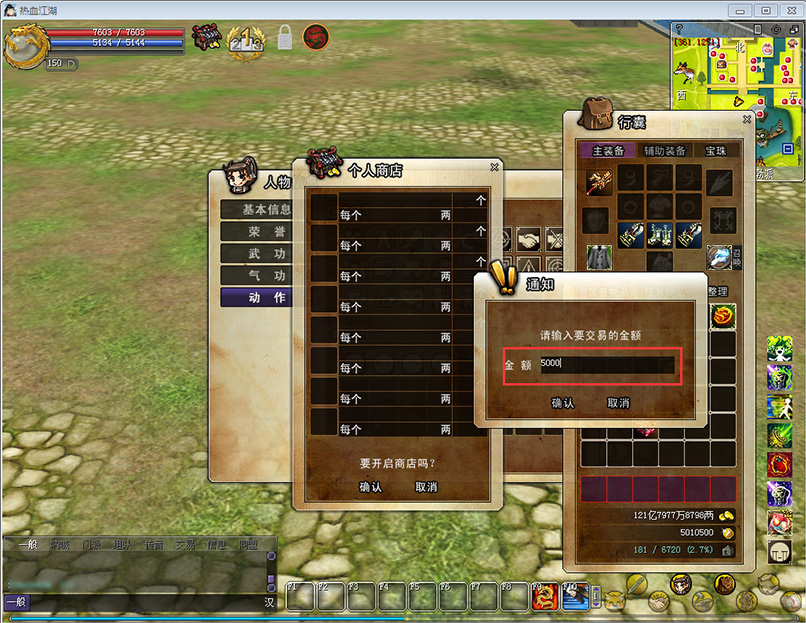Image resolution: width=806 pixels, height=623 pixels.
Task: Close the game window
Action: 791,9
